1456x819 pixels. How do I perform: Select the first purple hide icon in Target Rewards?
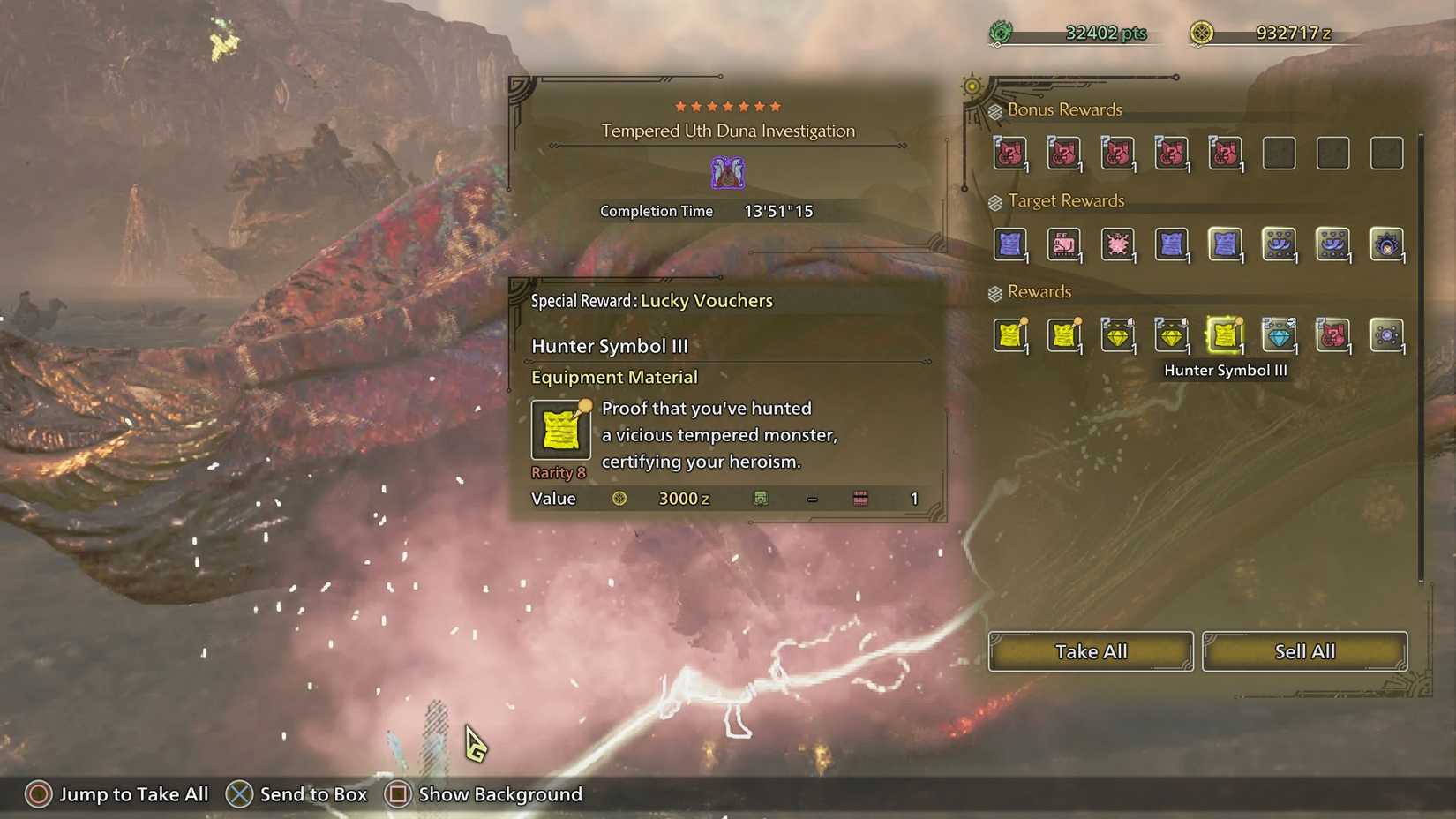(x=1010, y=245)
